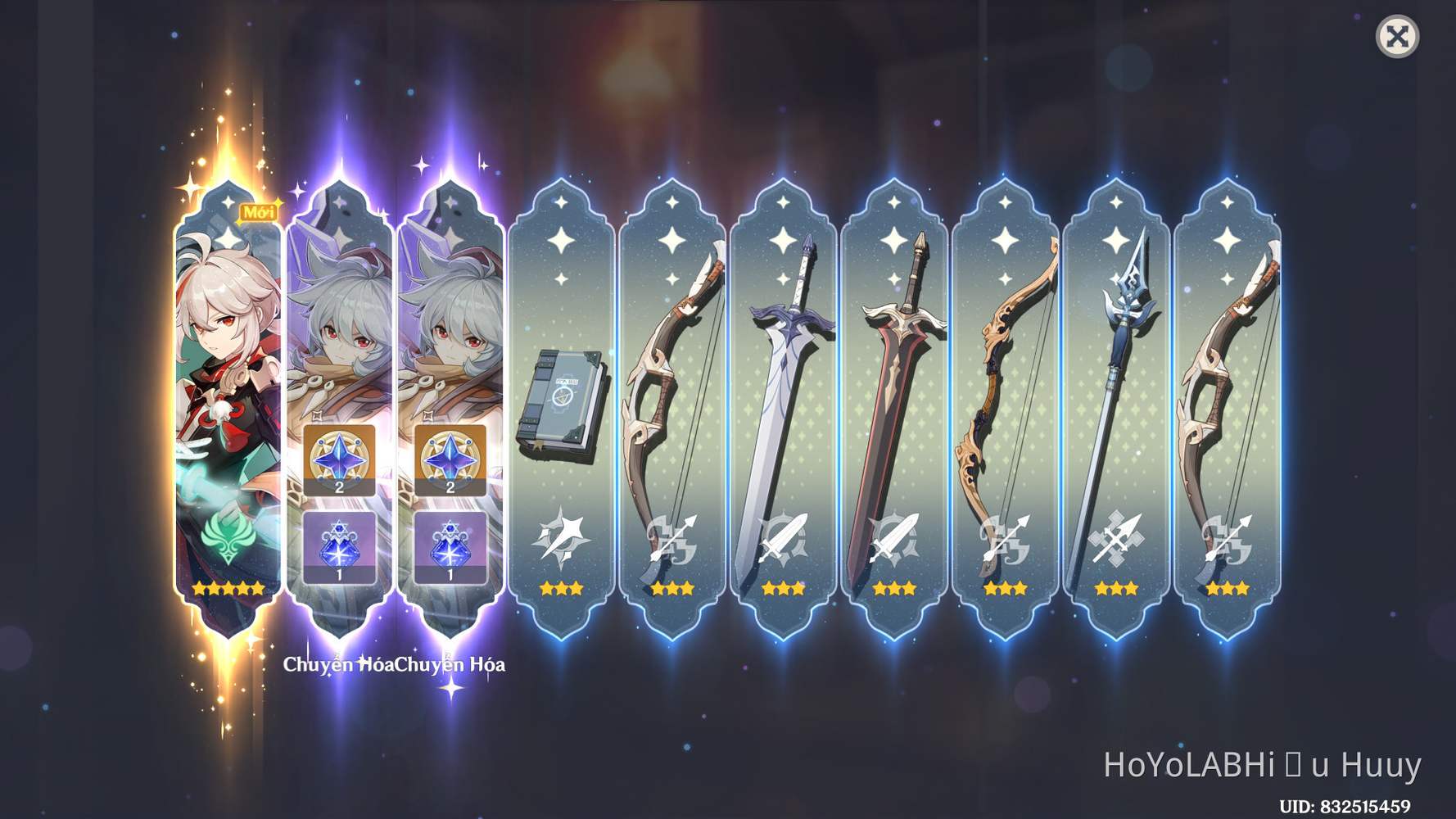
Task: Click the three-star rating under the book item
Action: (x=562, y=587)
